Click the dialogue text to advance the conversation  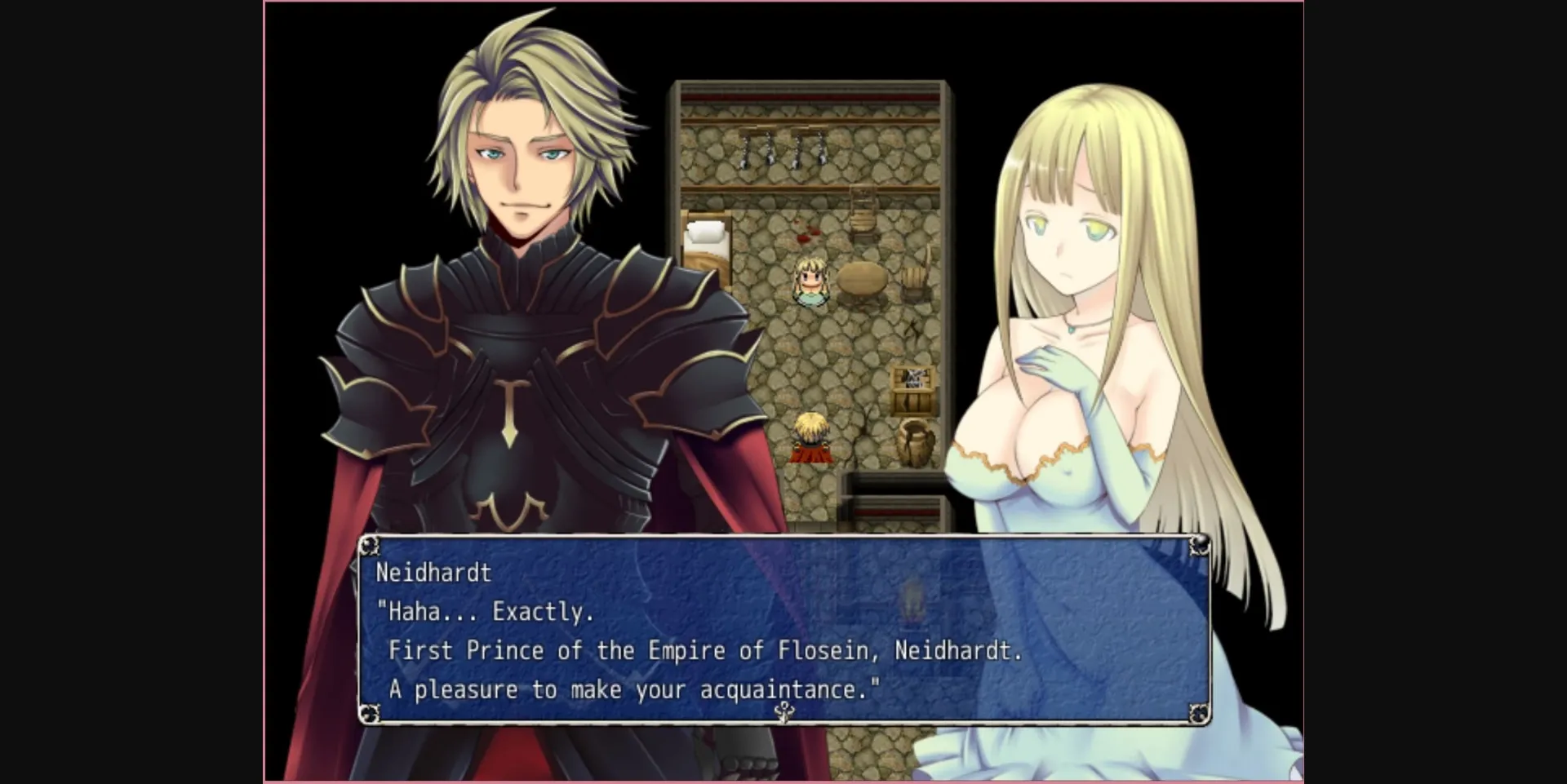(x=702, y=650)
